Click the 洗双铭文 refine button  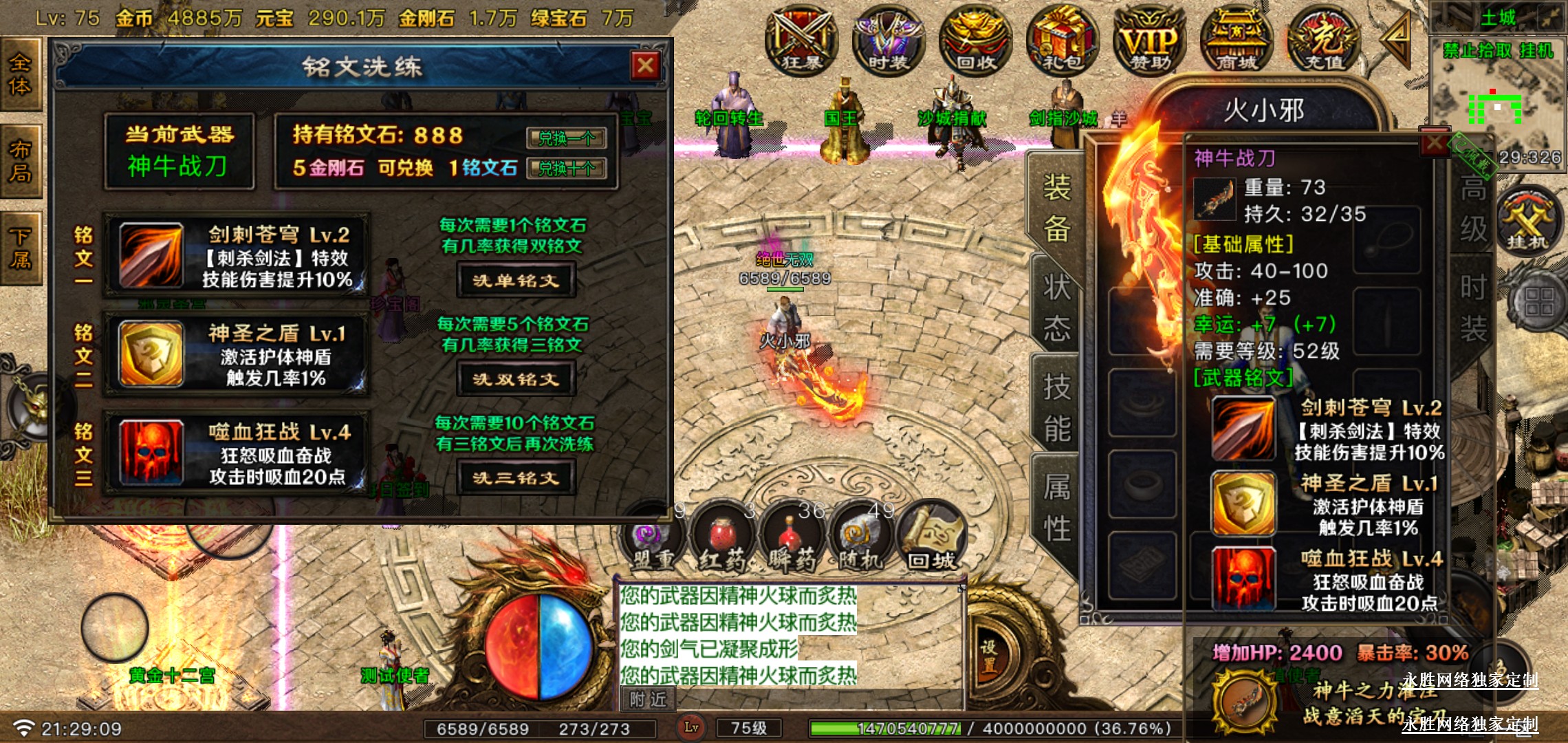[516, 379]
